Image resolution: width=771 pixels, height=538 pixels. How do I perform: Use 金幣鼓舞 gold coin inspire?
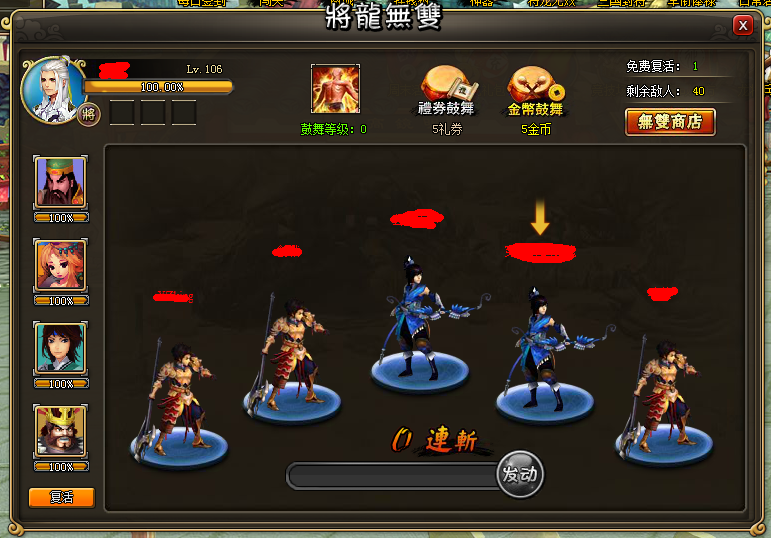pos(536,88)
